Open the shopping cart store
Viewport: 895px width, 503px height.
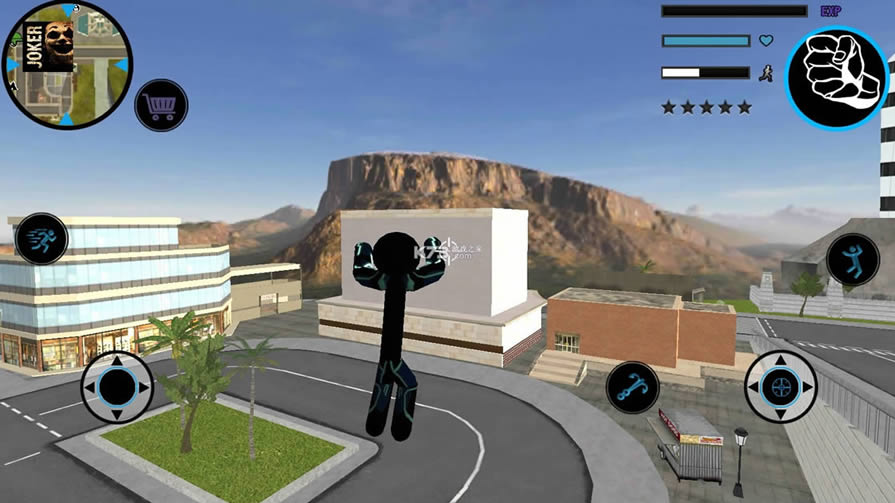tap(160, 105)
